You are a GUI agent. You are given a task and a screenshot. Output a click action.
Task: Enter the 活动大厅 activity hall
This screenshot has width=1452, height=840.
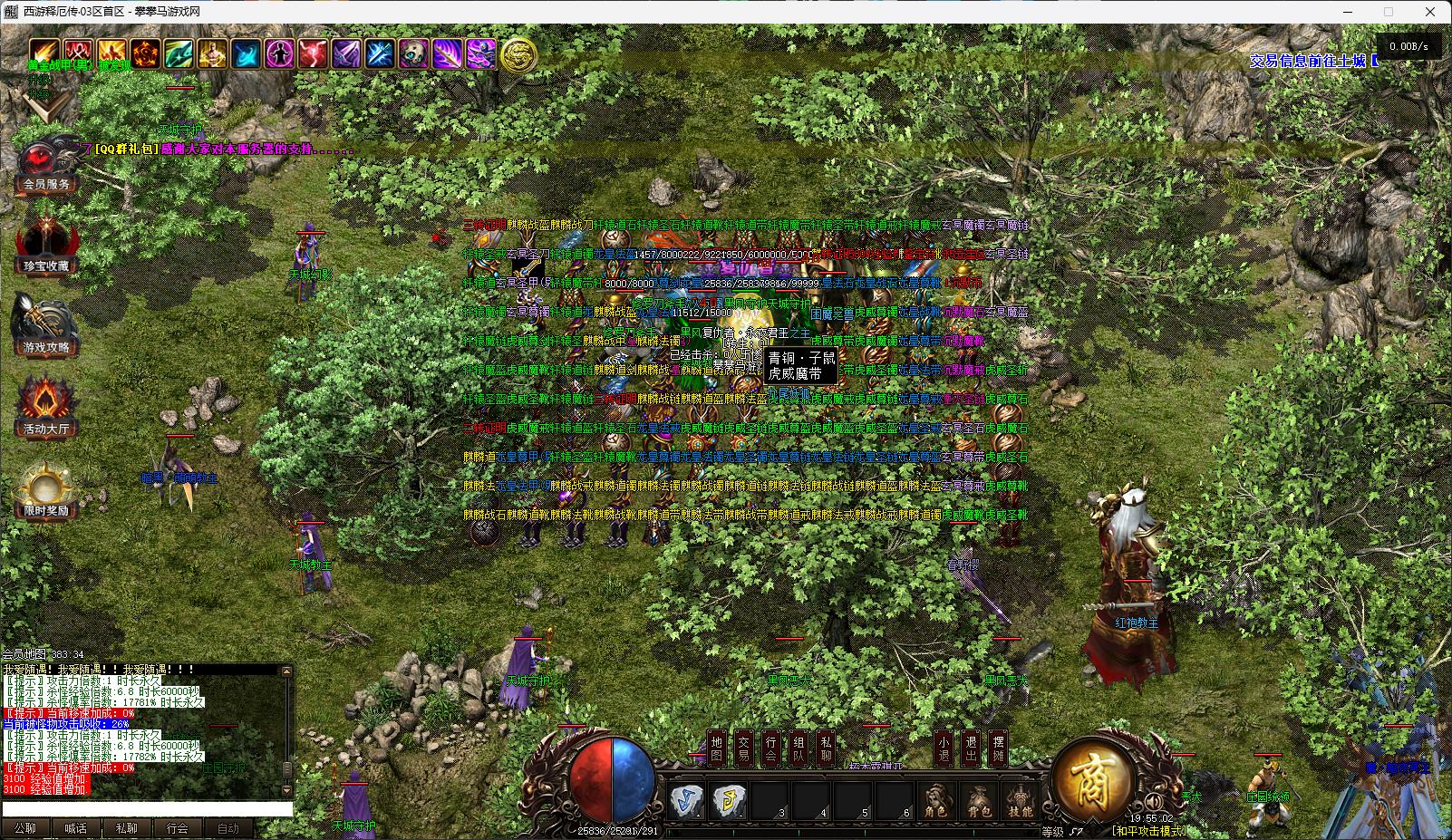(x=45, y=409)
